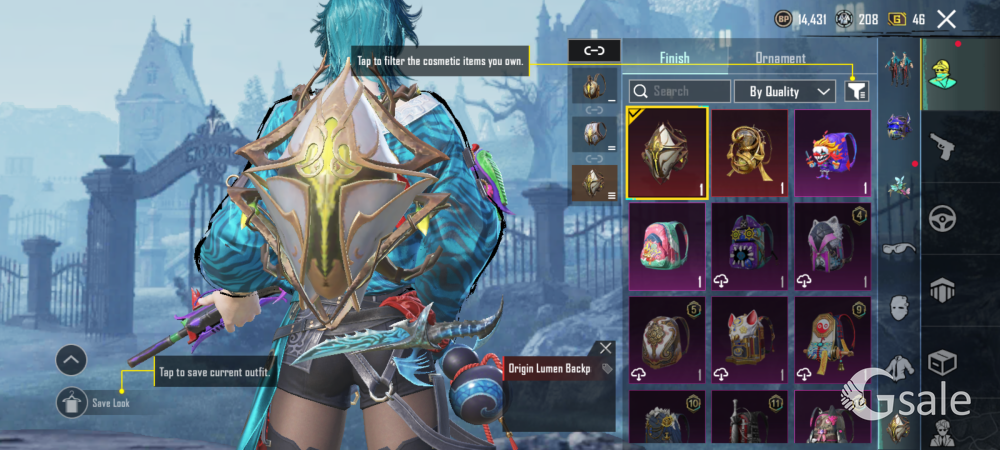Choose the golden ornate backpack

[750, 153]
